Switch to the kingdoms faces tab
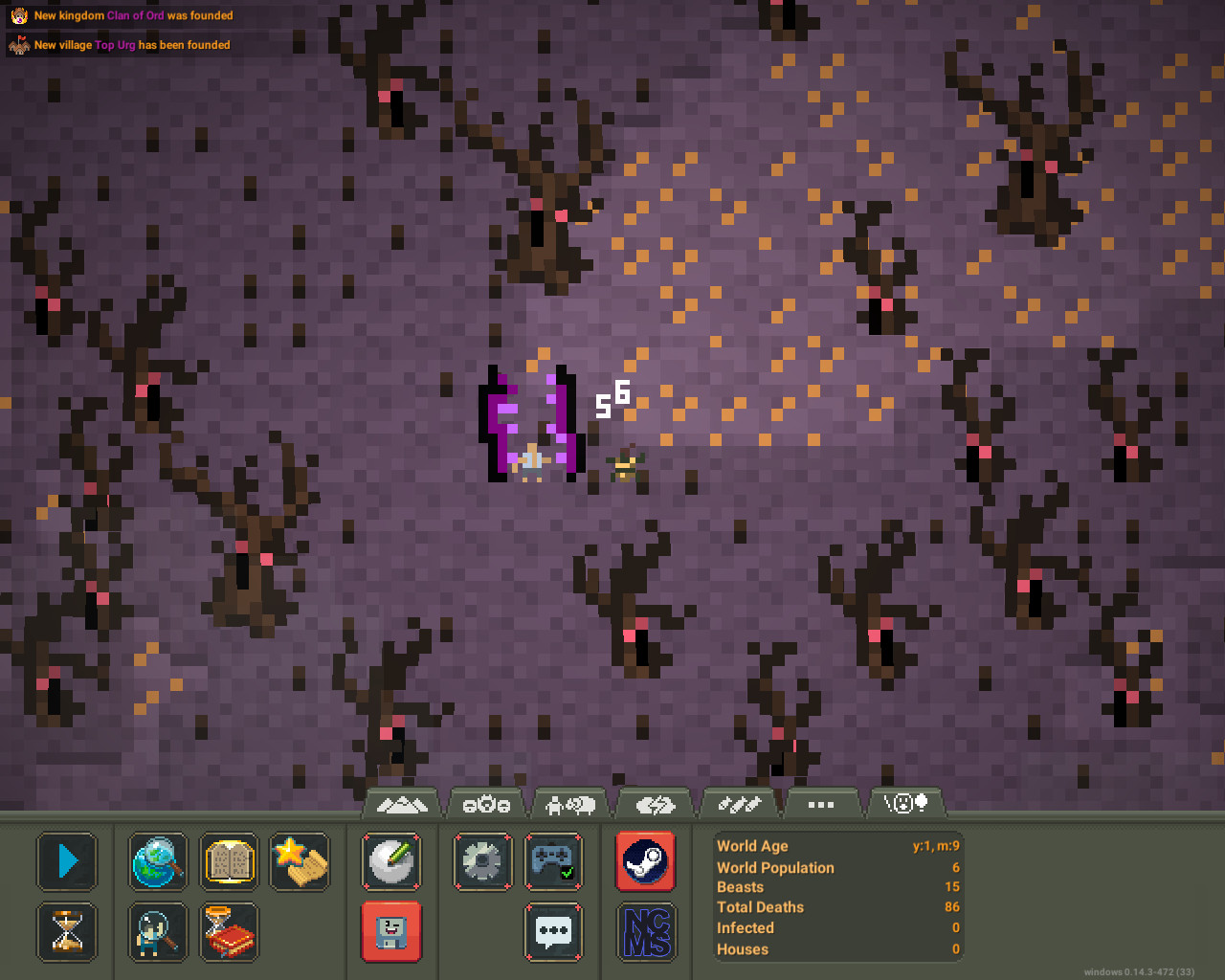This screenshot has width=1225, height=980. click(x=486, y=805)
